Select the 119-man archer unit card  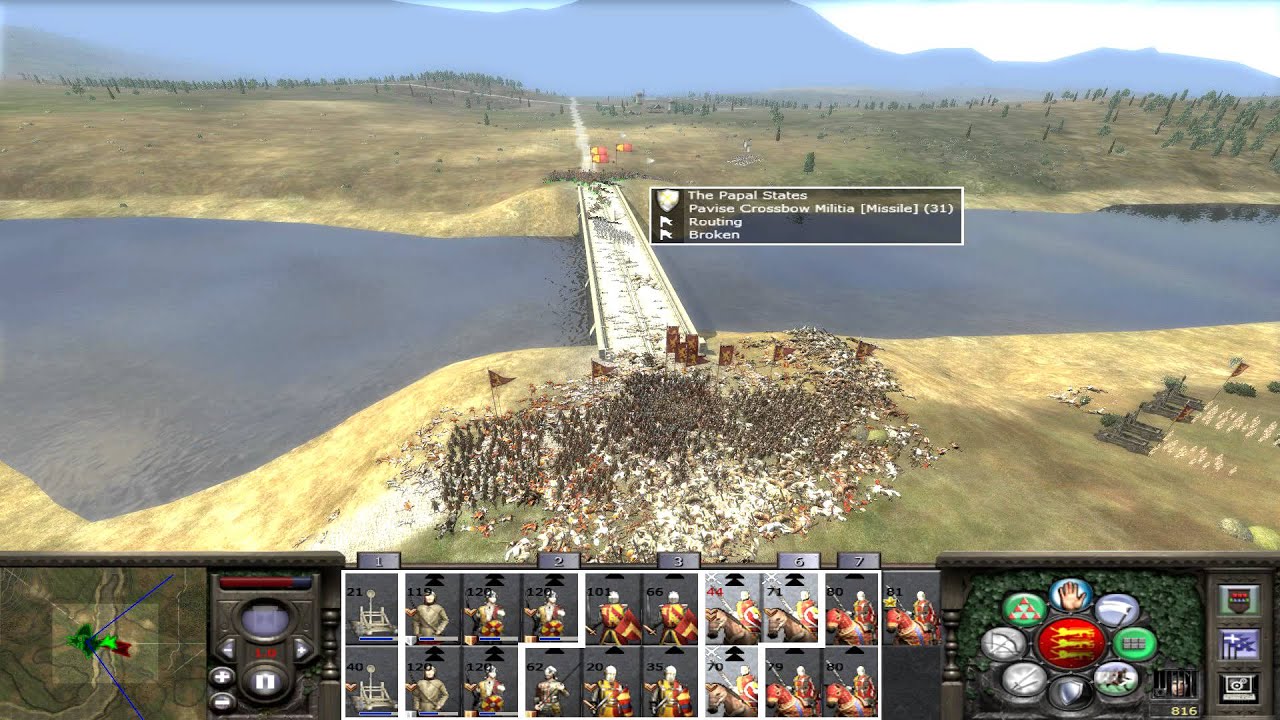[432, 609]
